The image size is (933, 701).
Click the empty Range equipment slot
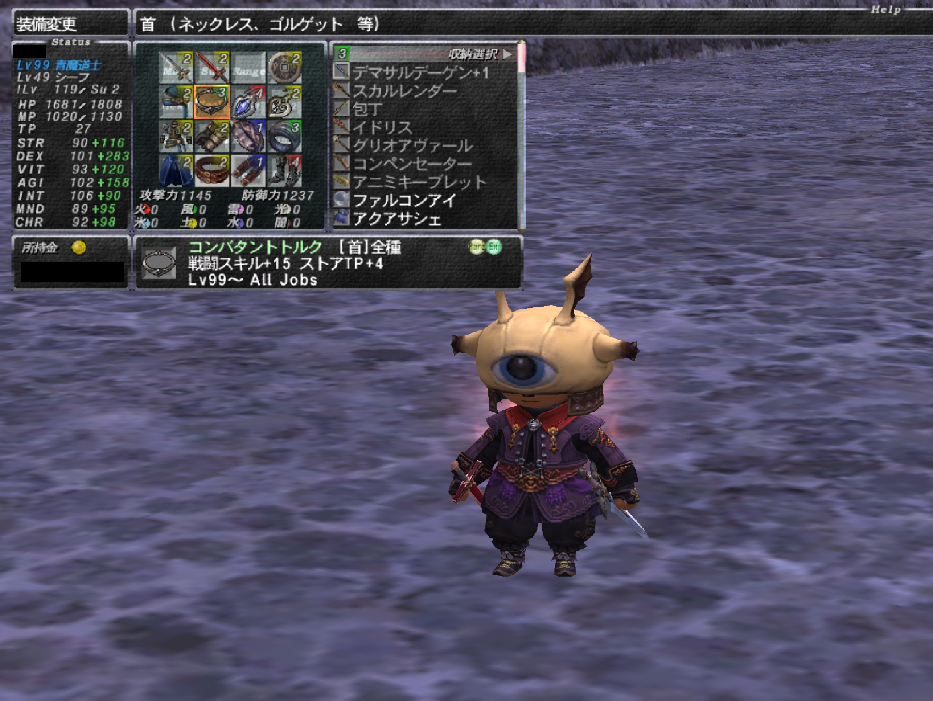(x=248, y=68)
